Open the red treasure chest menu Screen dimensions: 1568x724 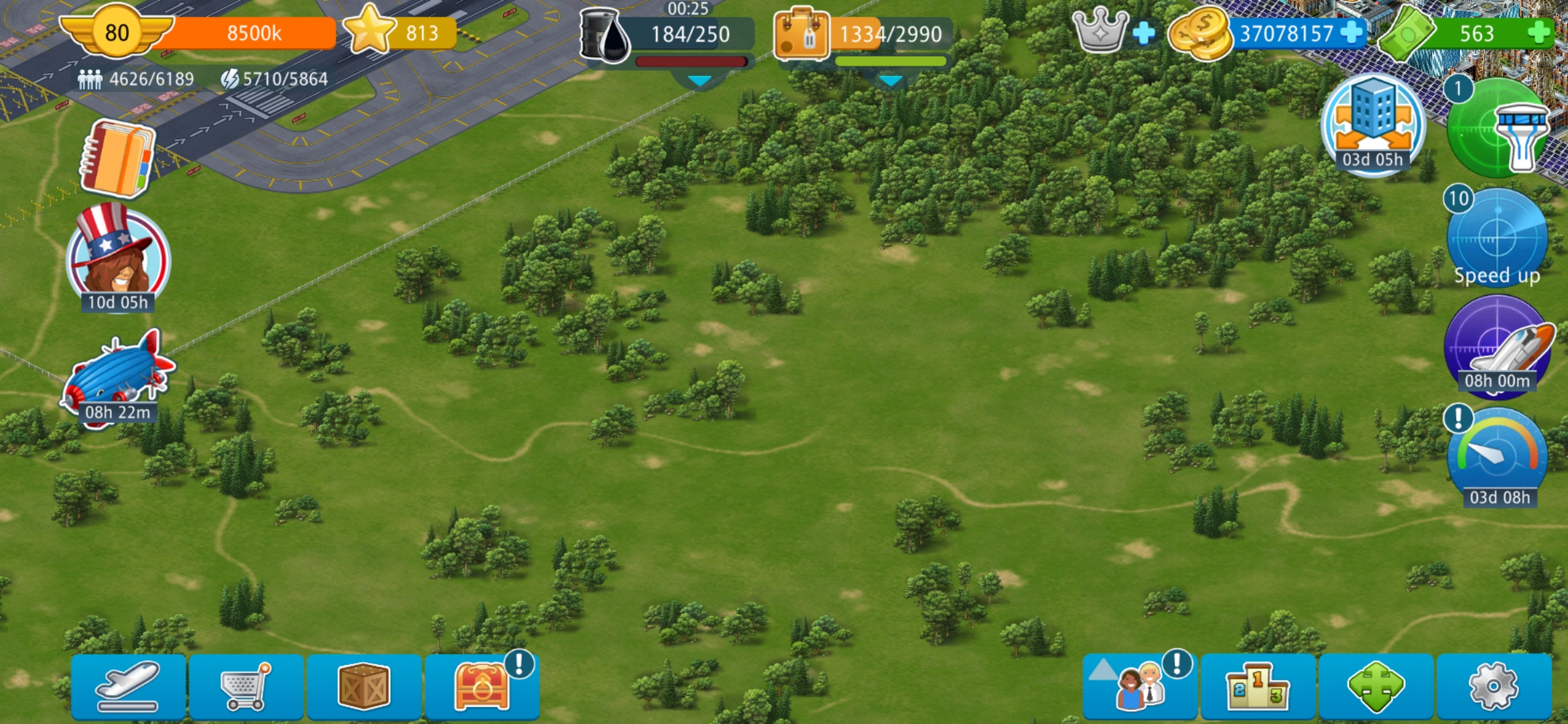482,686
